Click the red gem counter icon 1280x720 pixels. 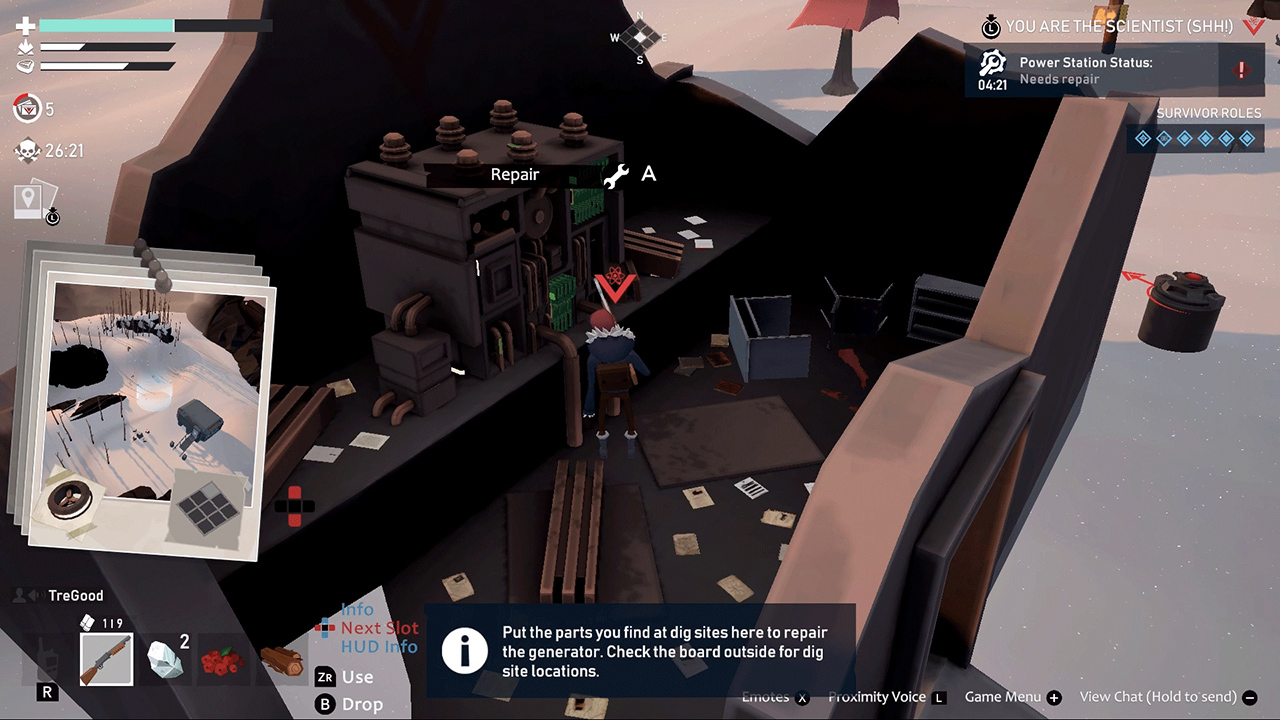point(26,109)
